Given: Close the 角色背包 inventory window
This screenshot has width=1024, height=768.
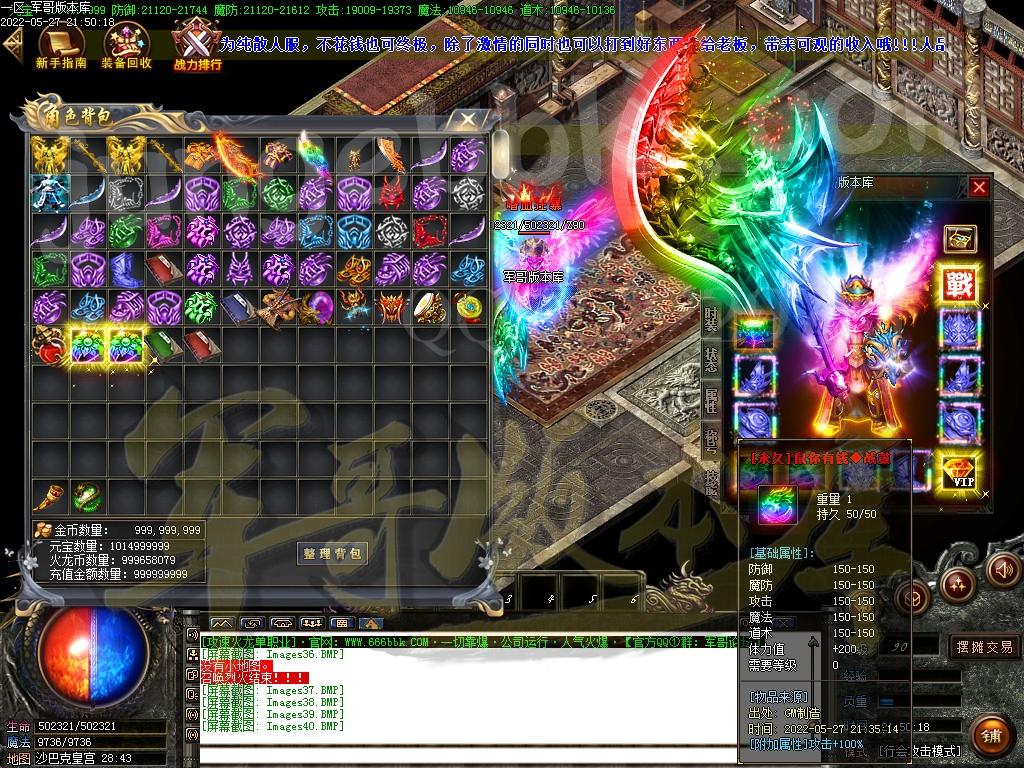Looking at the screenshot, I should 467,120.
